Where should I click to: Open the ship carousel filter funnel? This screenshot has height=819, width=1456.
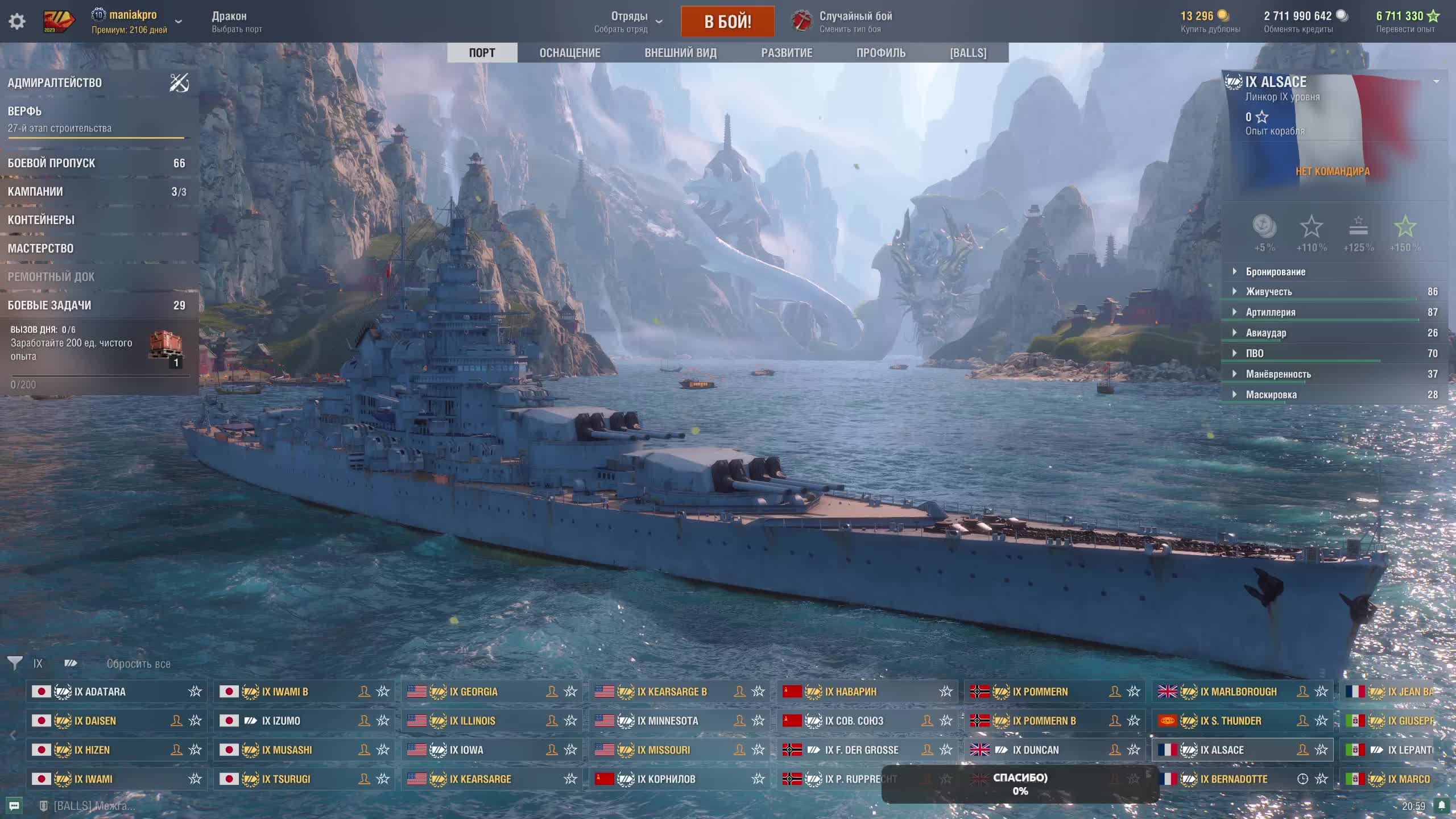(15, 663)
